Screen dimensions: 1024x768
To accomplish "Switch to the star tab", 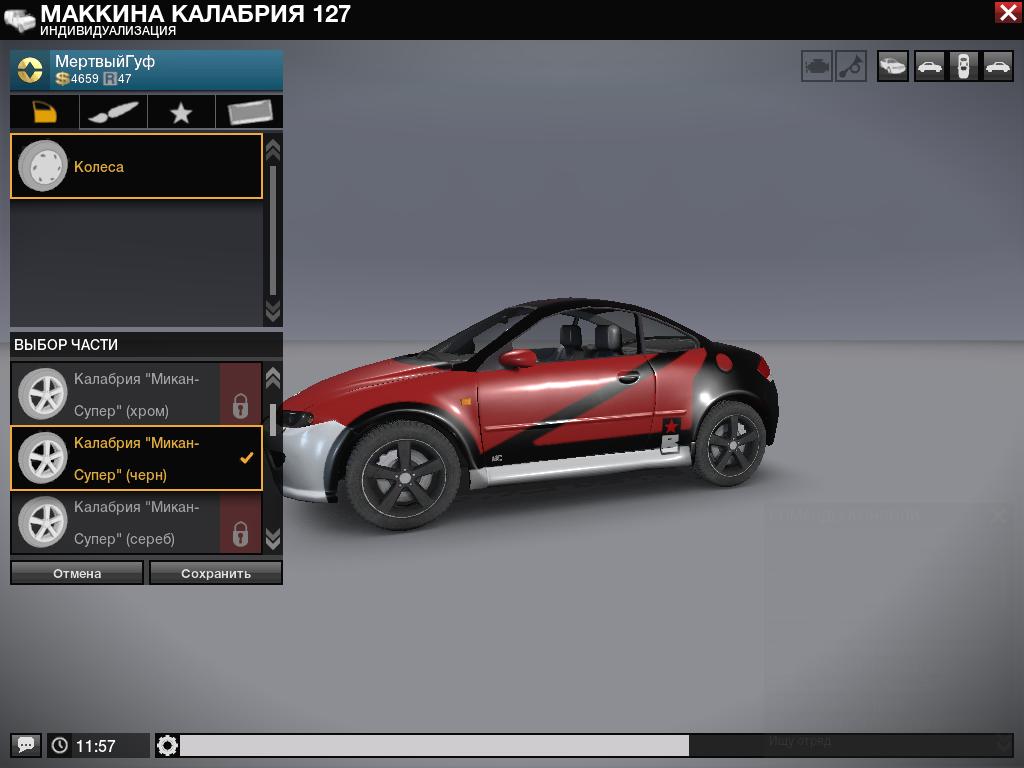I will [x=181, y=112].
